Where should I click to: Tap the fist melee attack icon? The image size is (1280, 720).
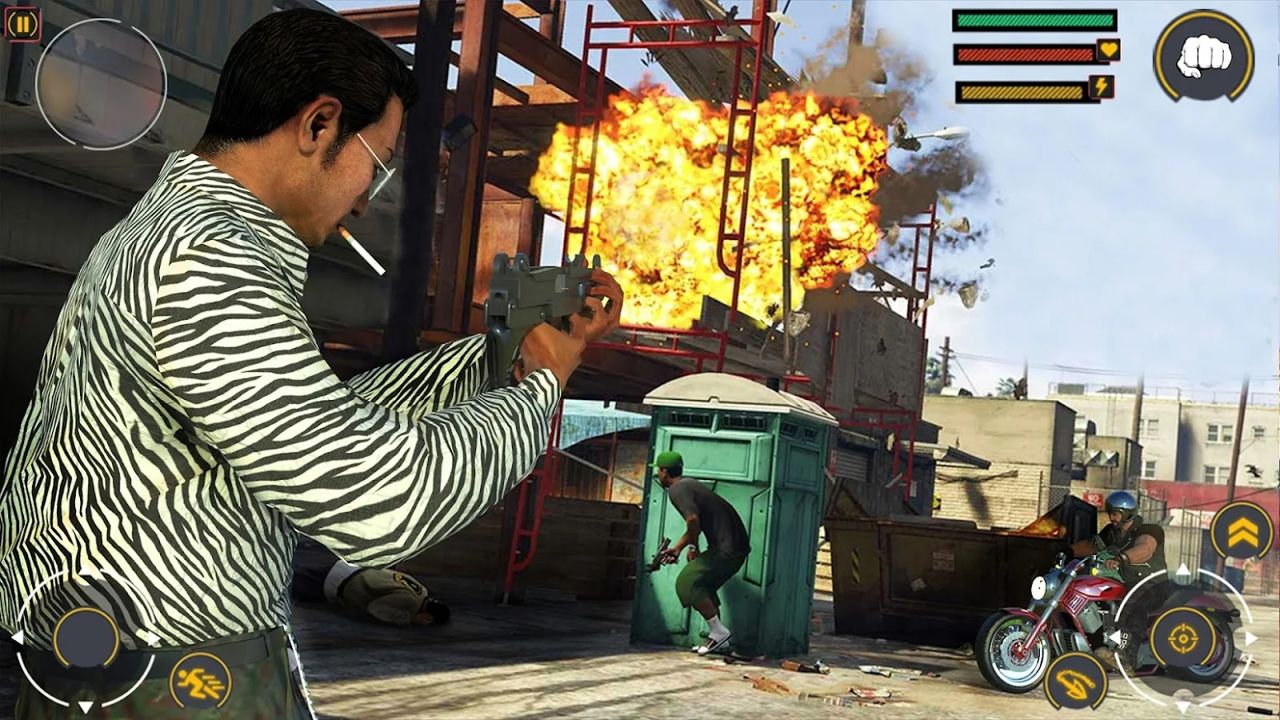[x=1203, y=56]
